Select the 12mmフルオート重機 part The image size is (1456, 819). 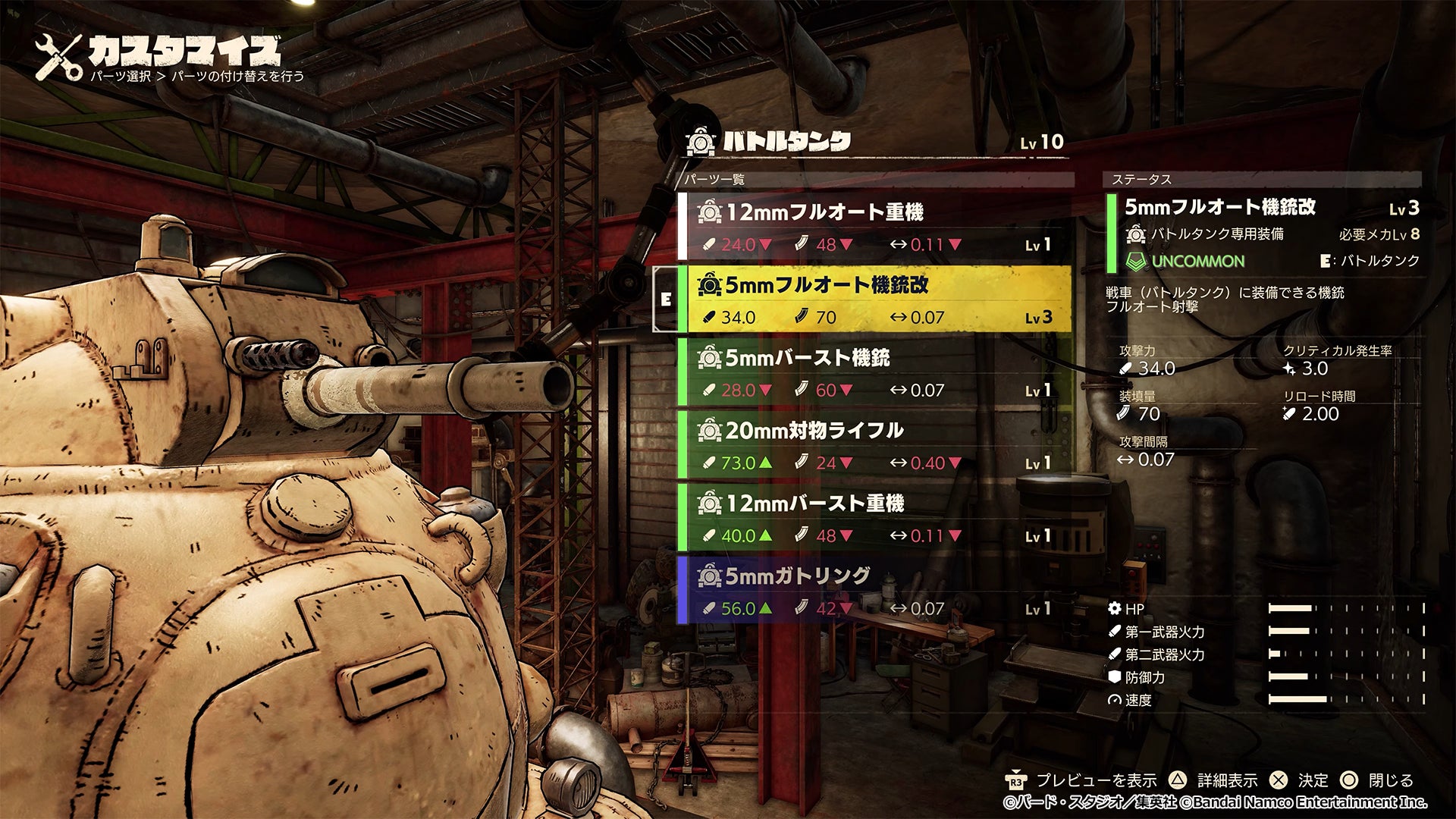tap(876, 226)
